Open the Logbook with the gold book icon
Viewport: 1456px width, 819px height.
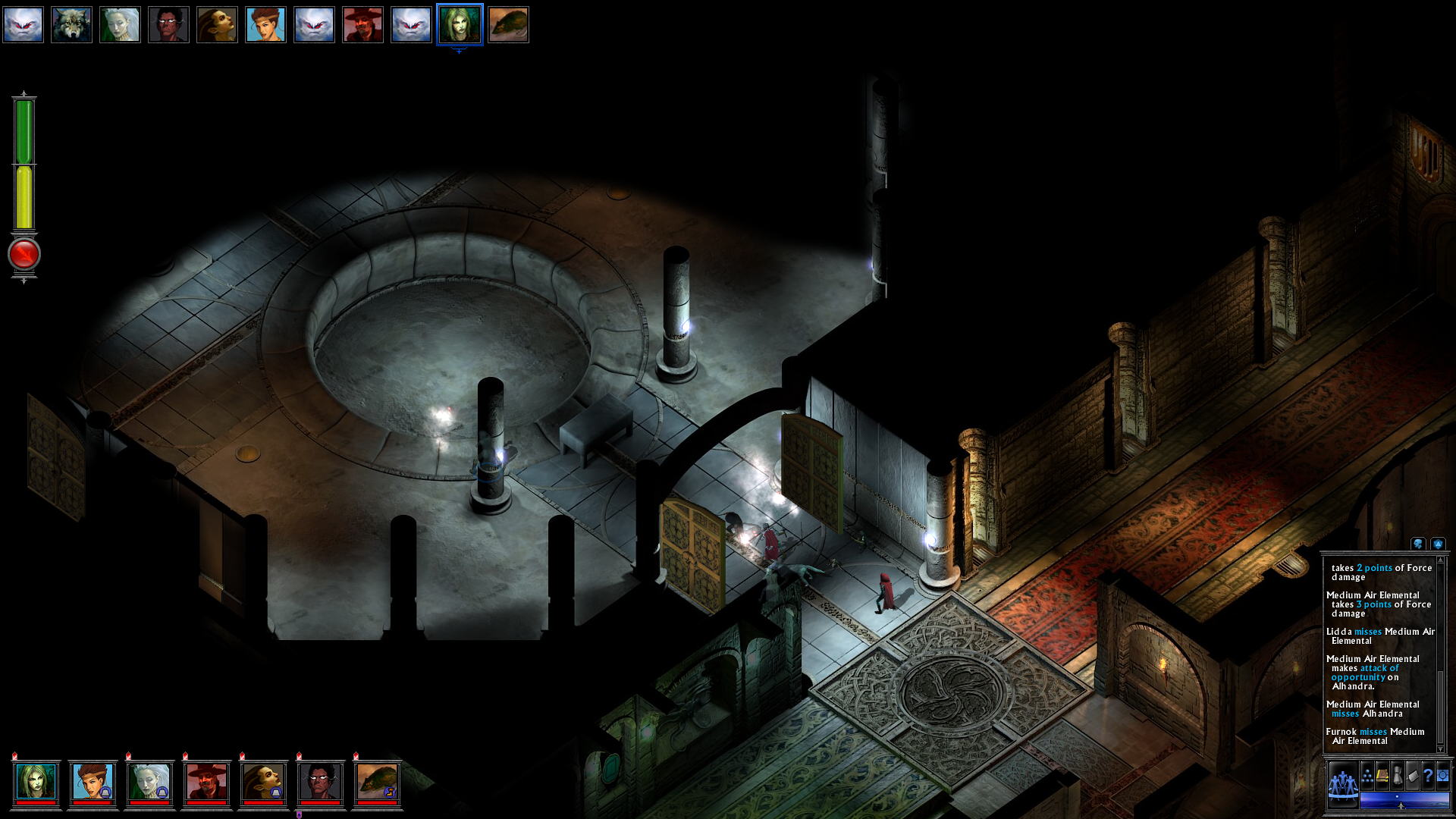[1382, 775]
